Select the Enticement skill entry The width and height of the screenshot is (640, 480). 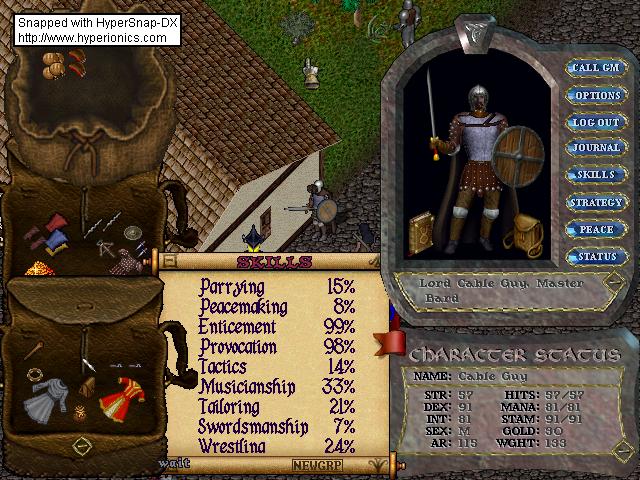pos(237,327)
